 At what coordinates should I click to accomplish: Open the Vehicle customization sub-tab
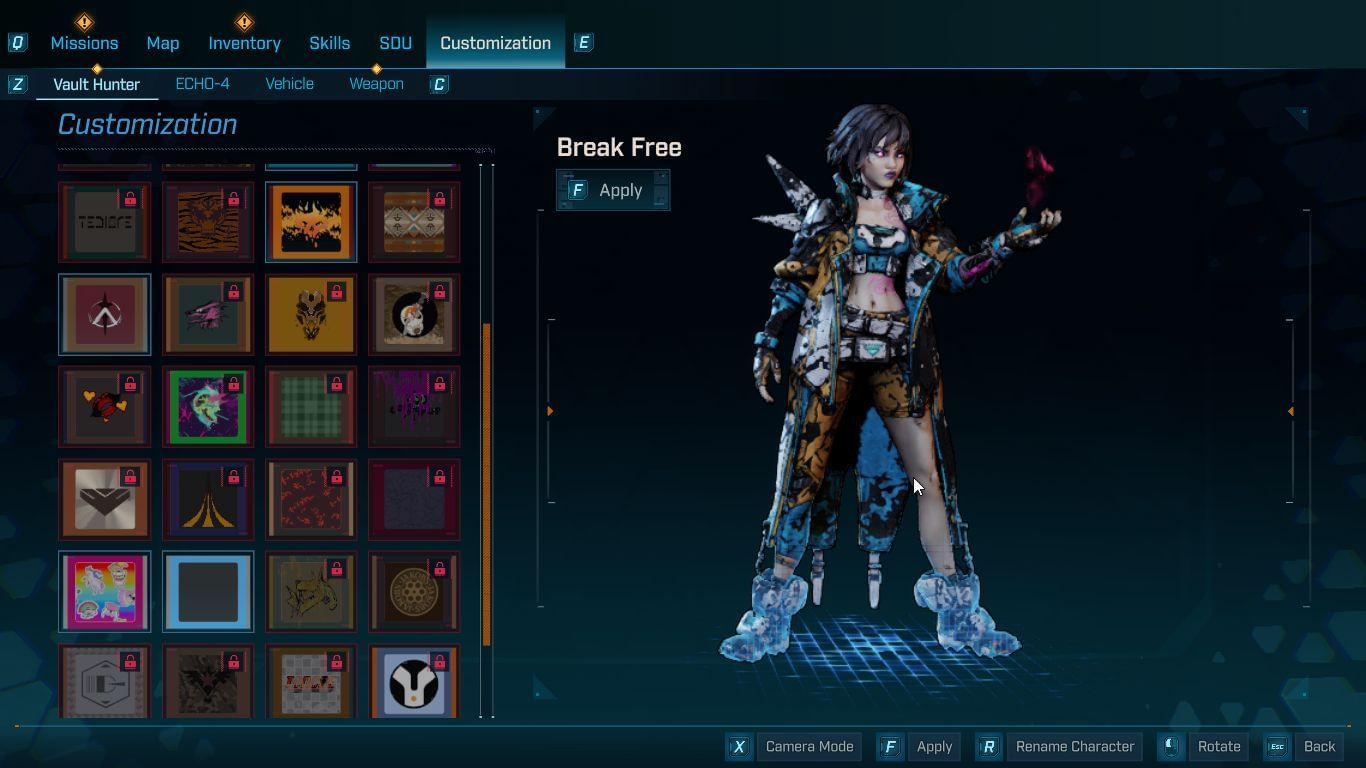pos(289,84)
